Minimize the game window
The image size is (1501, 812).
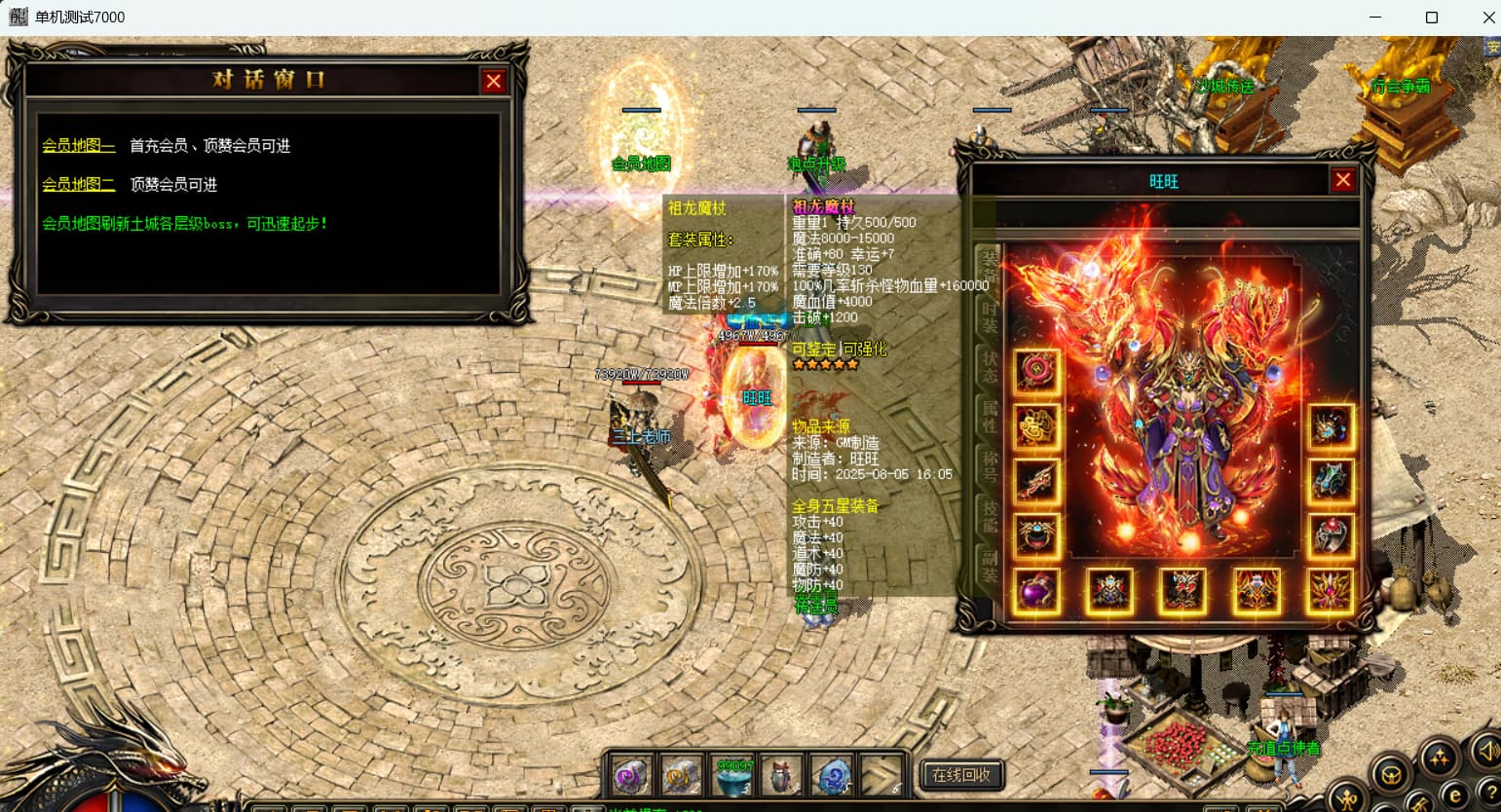1375,18
